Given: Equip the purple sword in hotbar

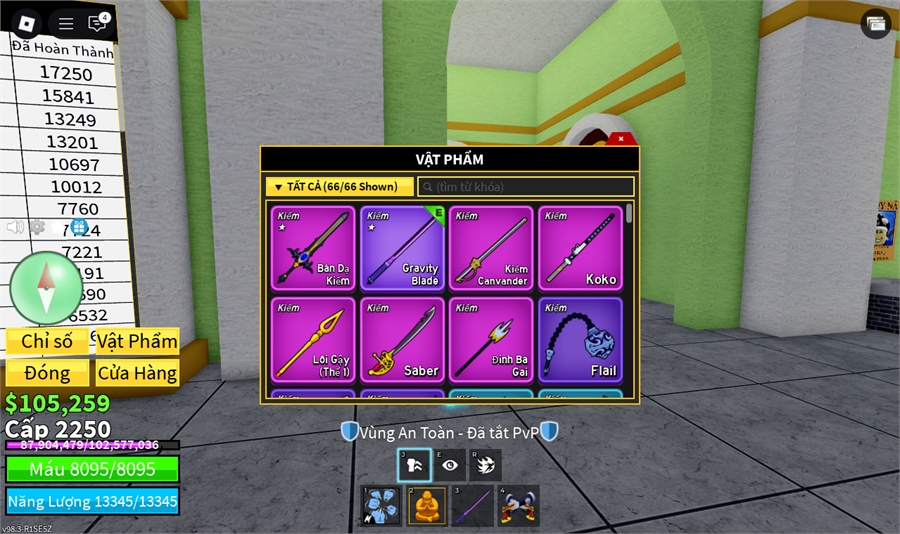Looking at the screenshot, I should tap(472, 506).
